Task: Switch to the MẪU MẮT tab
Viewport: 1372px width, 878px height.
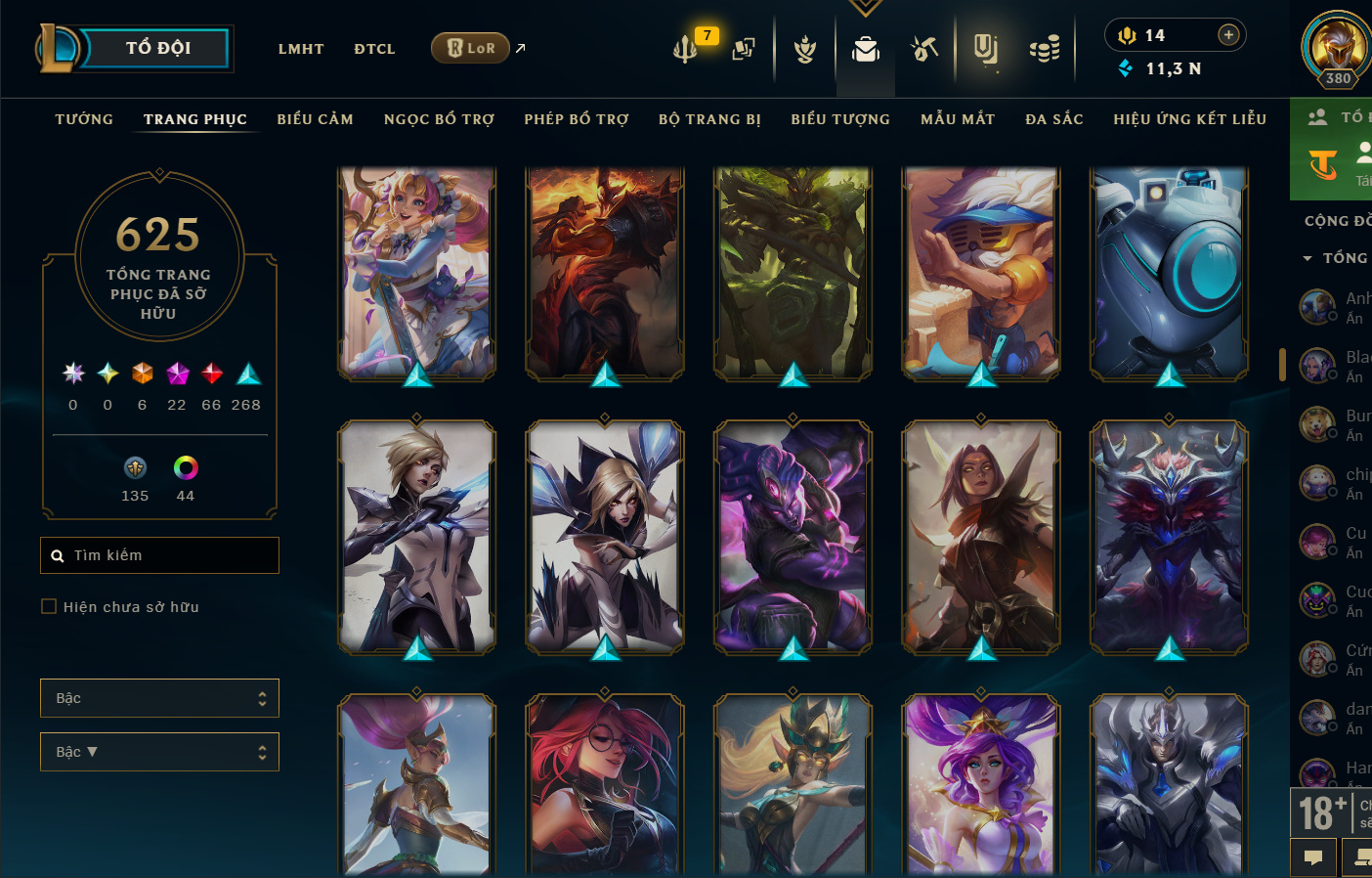Action: pyautogui.click(x=958, y=119)
